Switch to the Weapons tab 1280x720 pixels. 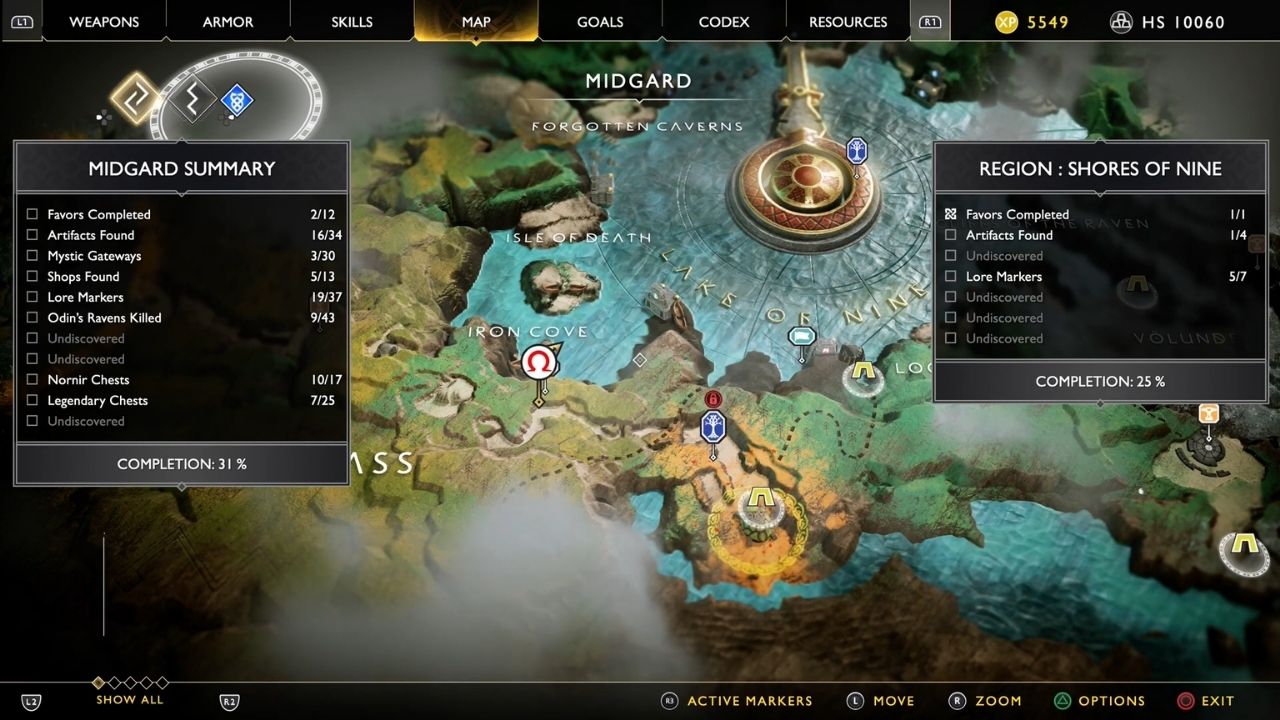point(105,22)
